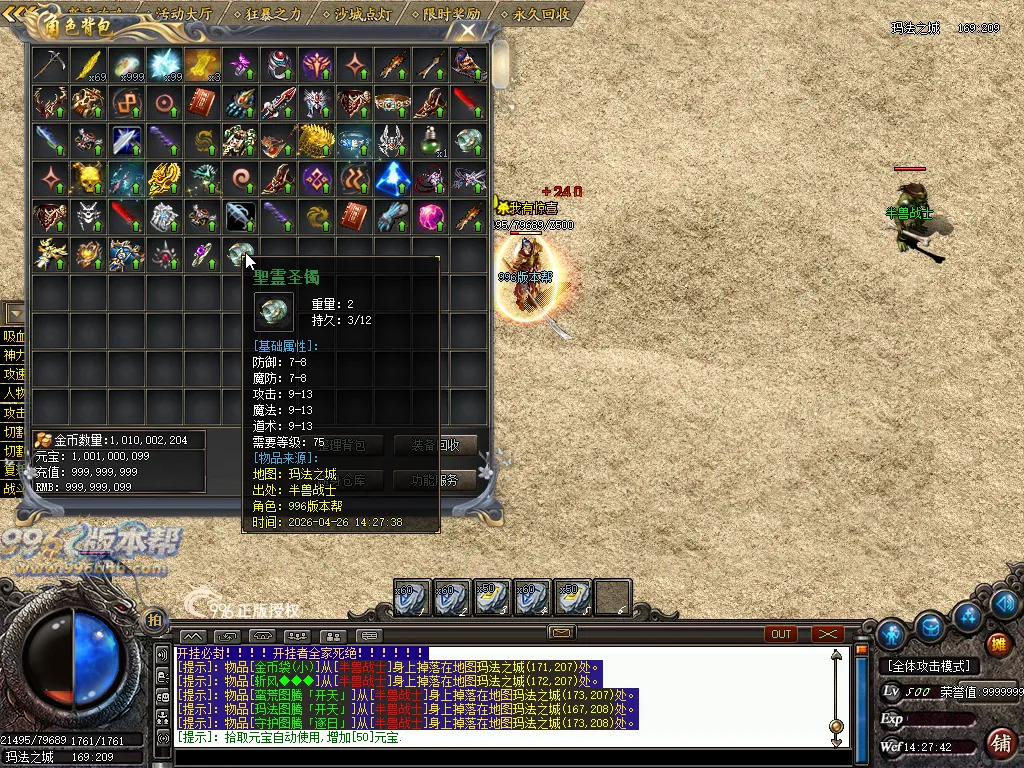Click the OUT button above chat
The height and width of the screenshot is (768, 1024).
[781, 634]
